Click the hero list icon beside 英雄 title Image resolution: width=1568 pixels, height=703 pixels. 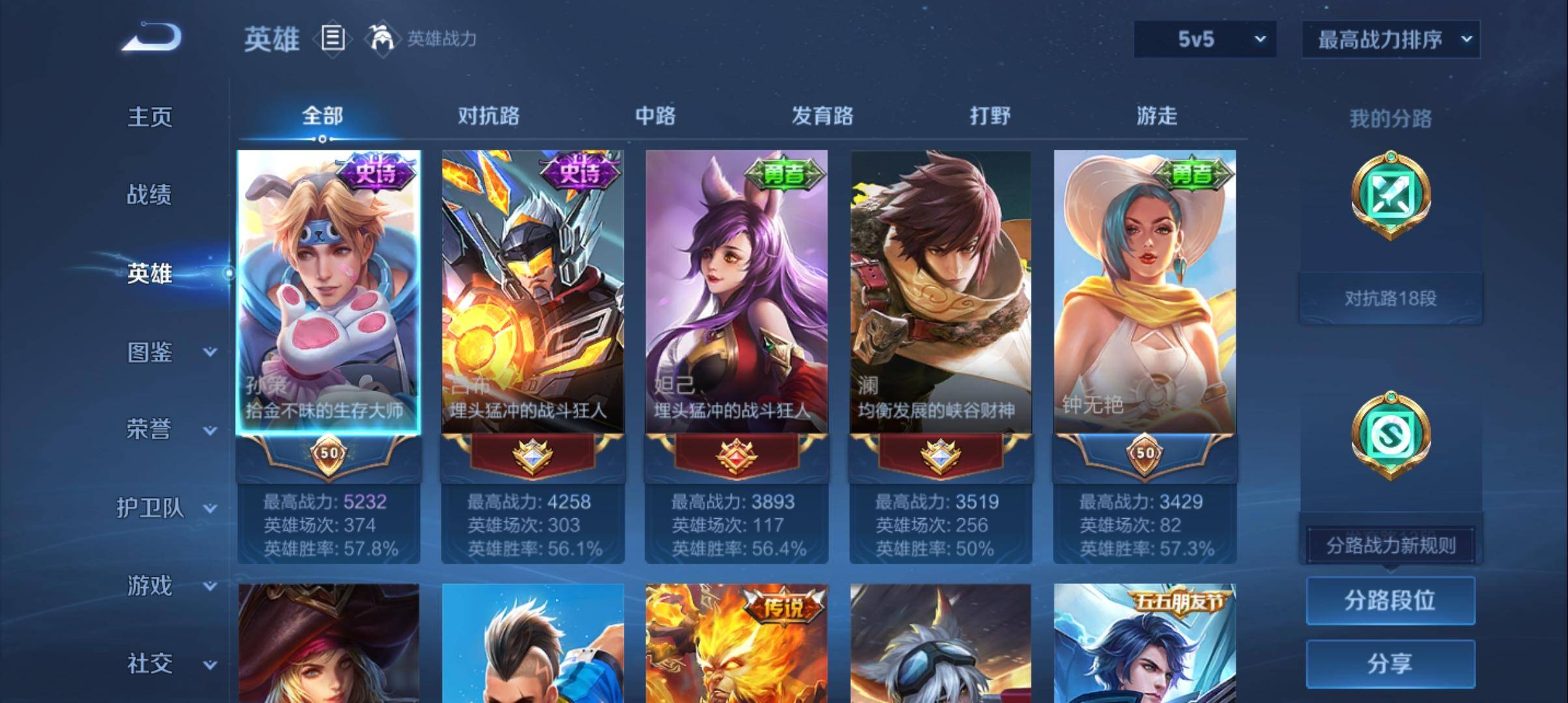[333, 39]
